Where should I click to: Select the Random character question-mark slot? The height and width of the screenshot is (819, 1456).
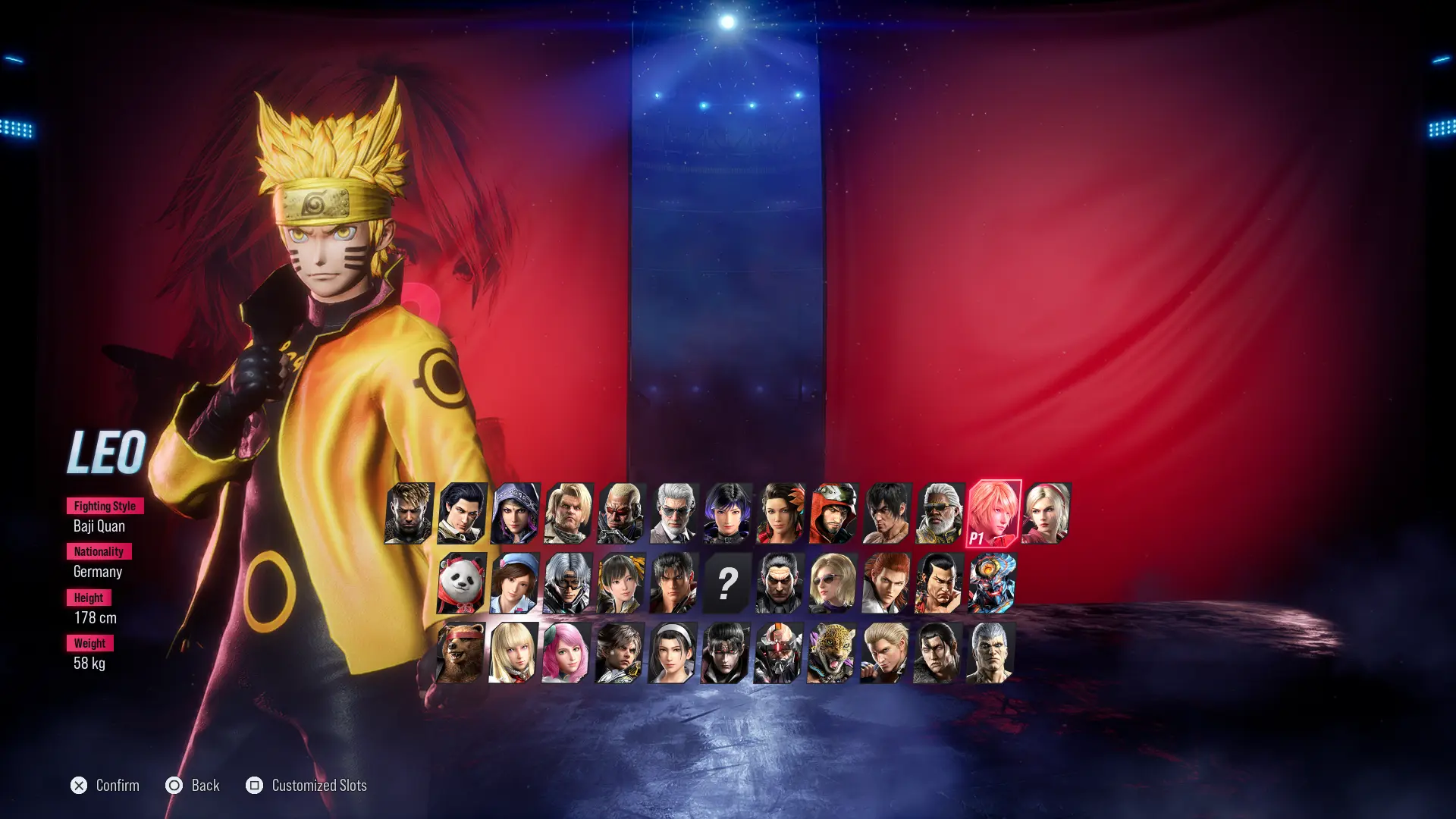click(728, 584)
